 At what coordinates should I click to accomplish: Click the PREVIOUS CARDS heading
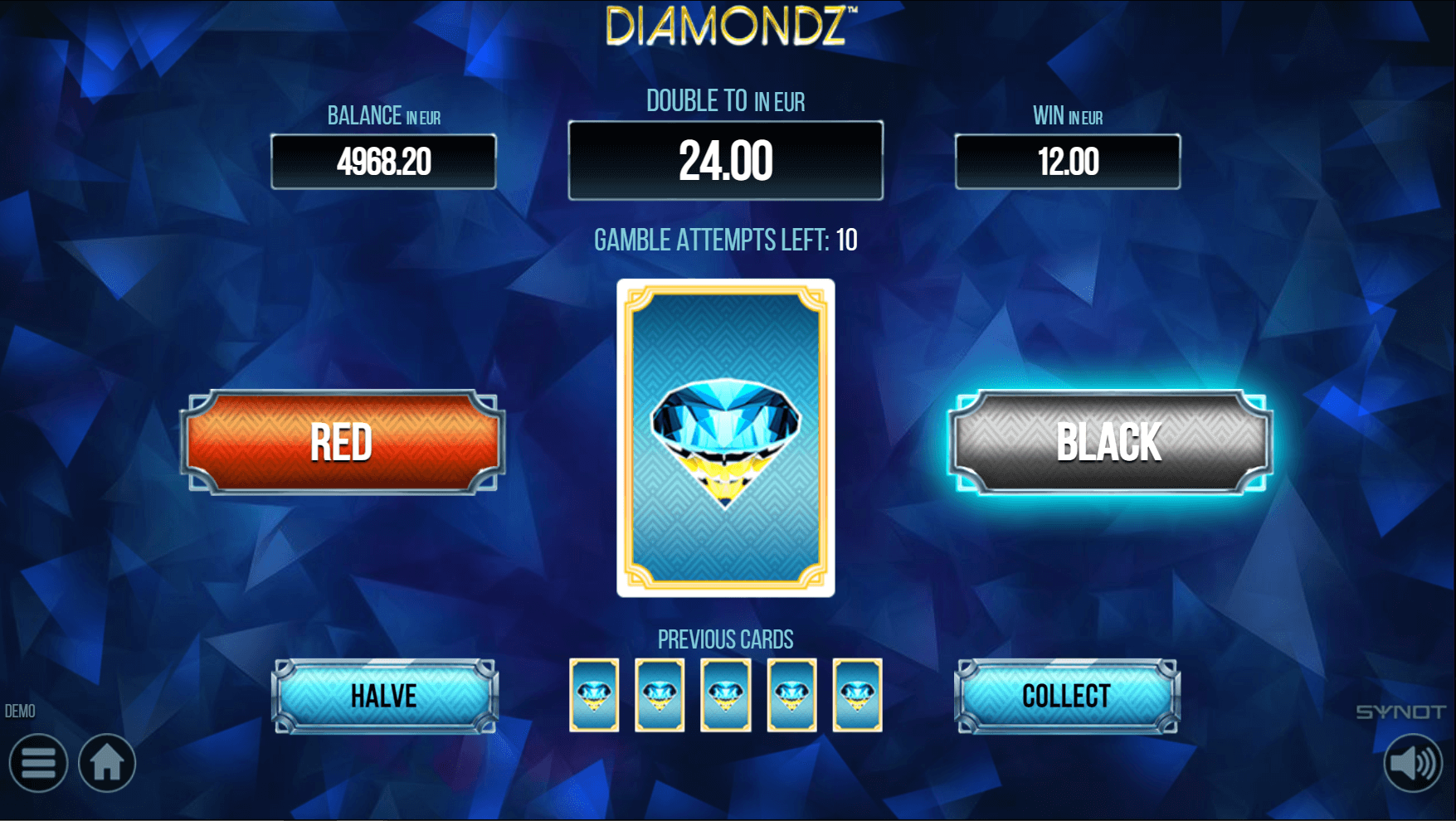pyautogui.click(x=725, y=639)
